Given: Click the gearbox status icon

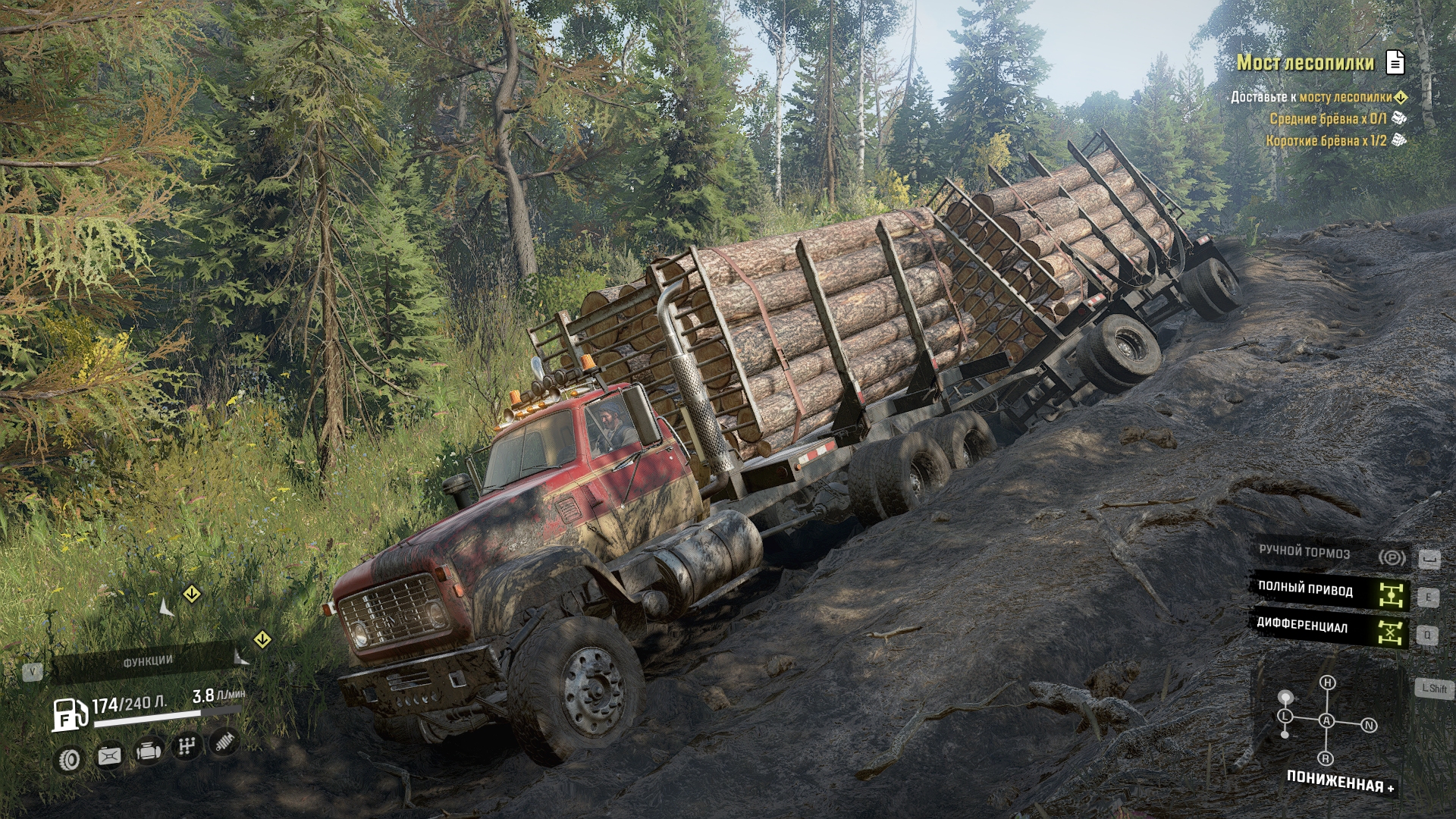Looking at the screenshot, I should click(186, 748).
